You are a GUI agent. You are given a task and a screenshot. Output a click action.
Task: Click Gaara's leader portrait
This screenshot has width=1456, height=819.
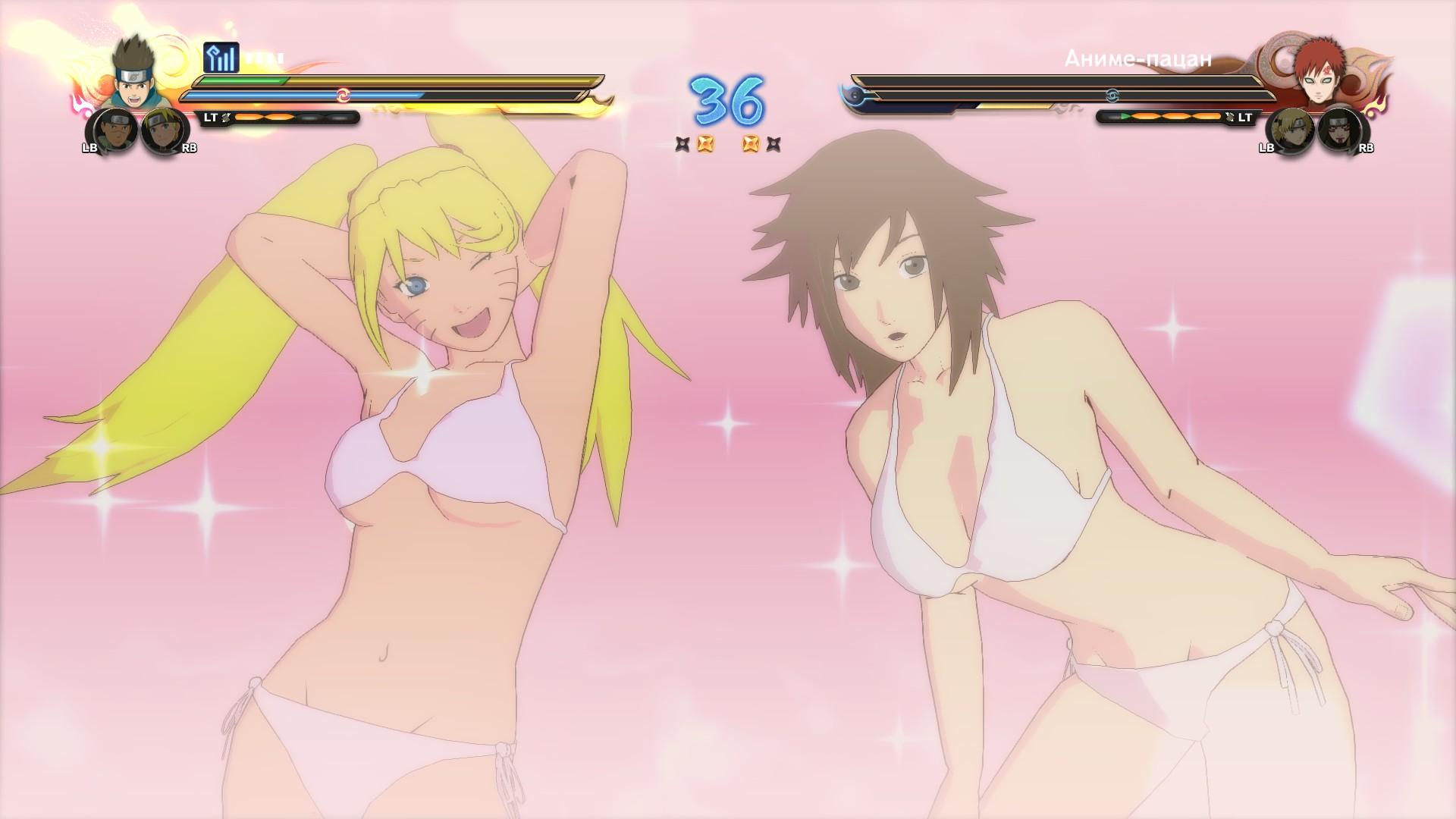[1319, 75]
